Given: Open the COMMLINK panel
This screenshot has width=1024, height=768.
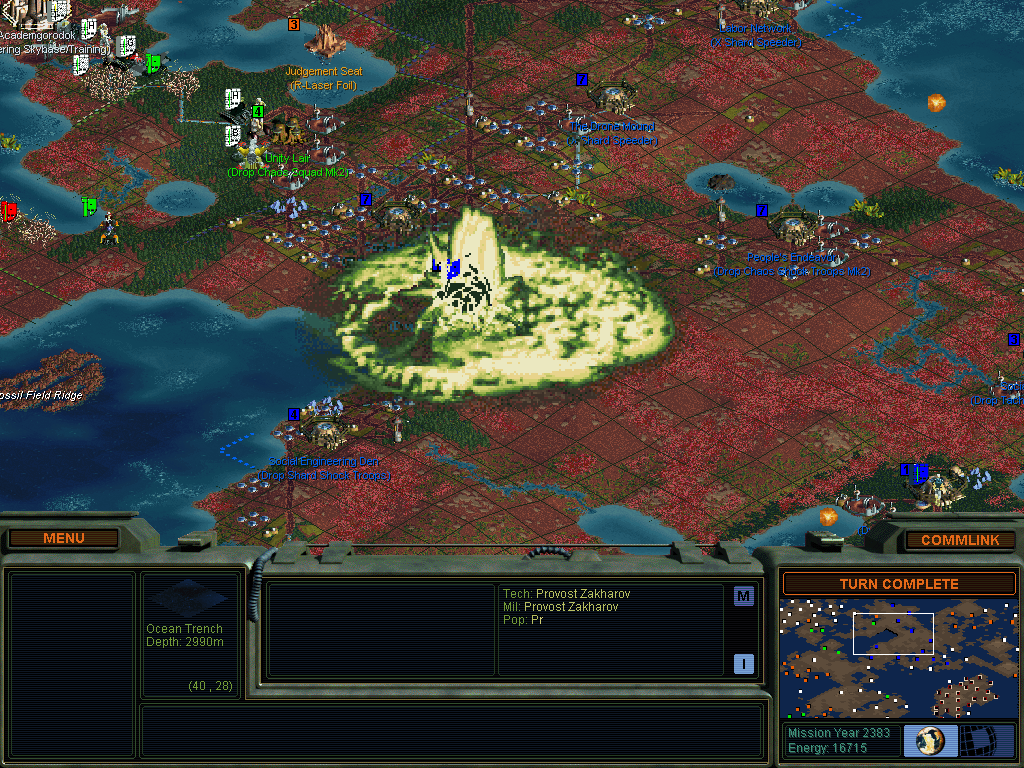Looking at the screenshot, I should pos(960,540).
